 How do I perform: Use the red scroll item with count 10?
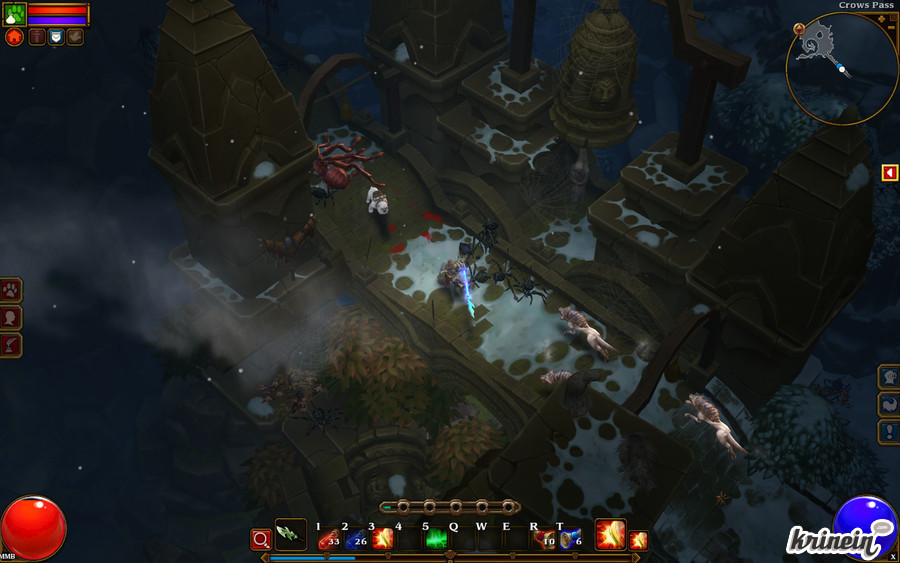tap(544, 540)
